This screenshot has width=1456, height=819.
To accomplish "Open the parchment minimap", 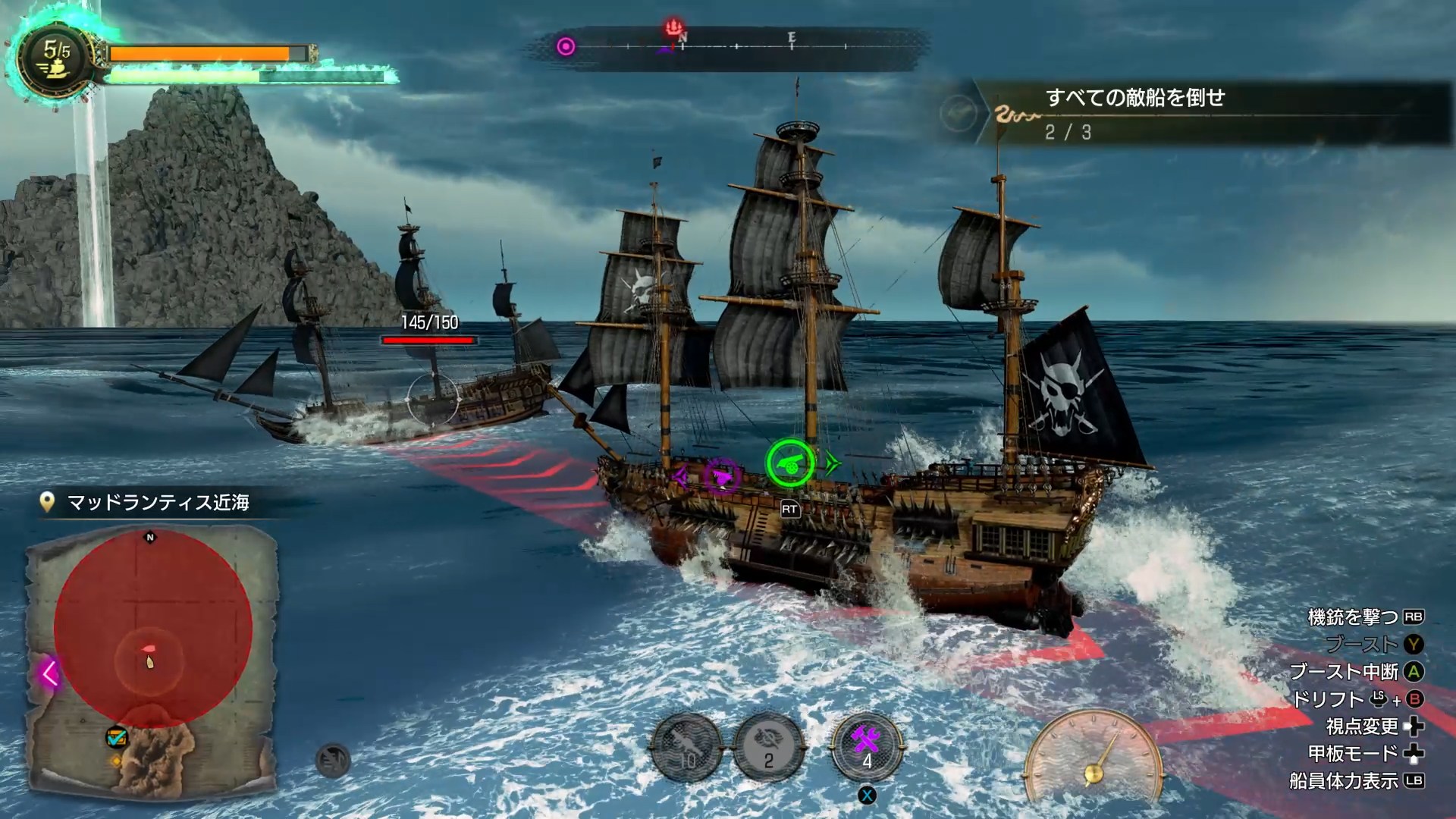I will coord(152,660).
